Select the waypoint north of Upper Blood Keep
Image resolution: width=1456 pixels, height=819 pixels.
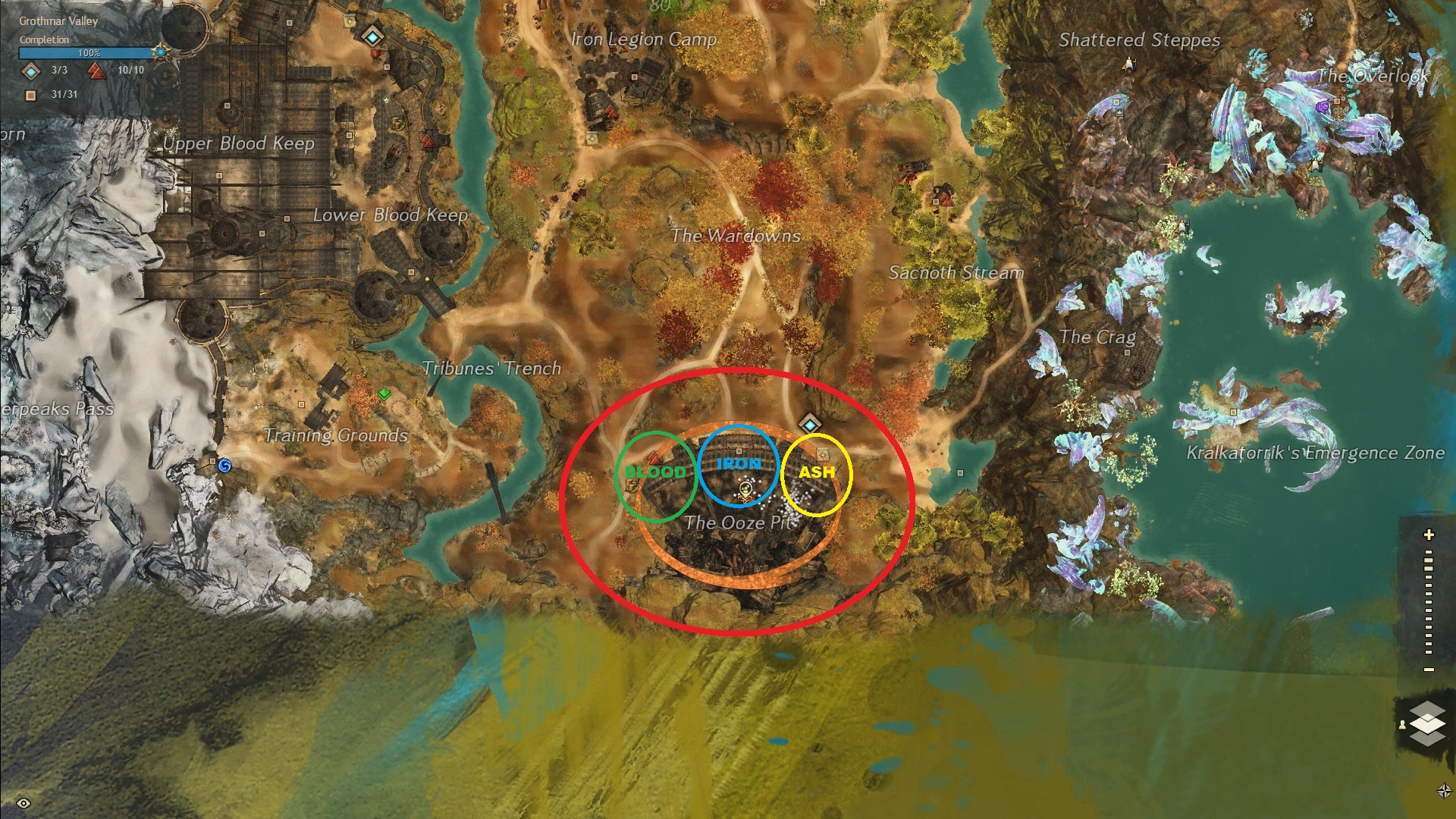pos(372,35)
